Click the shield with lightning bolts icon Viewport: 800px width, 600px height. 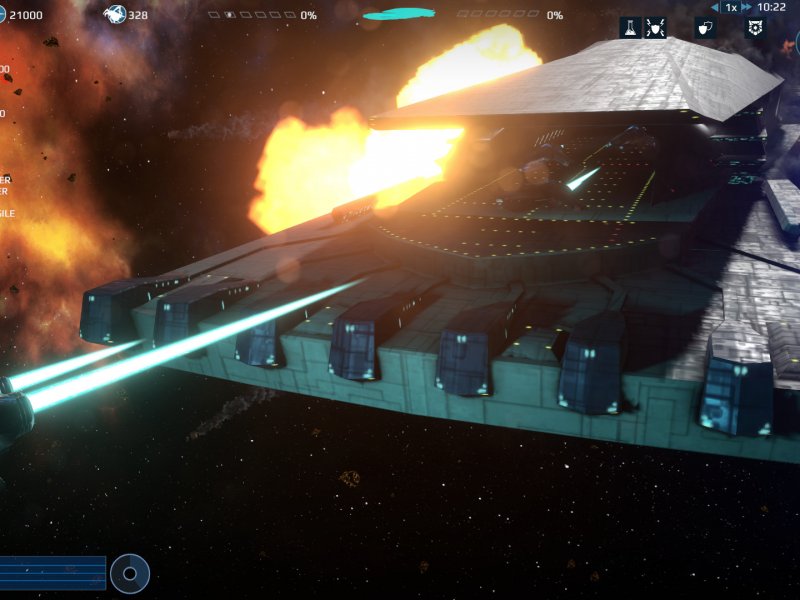656,28
